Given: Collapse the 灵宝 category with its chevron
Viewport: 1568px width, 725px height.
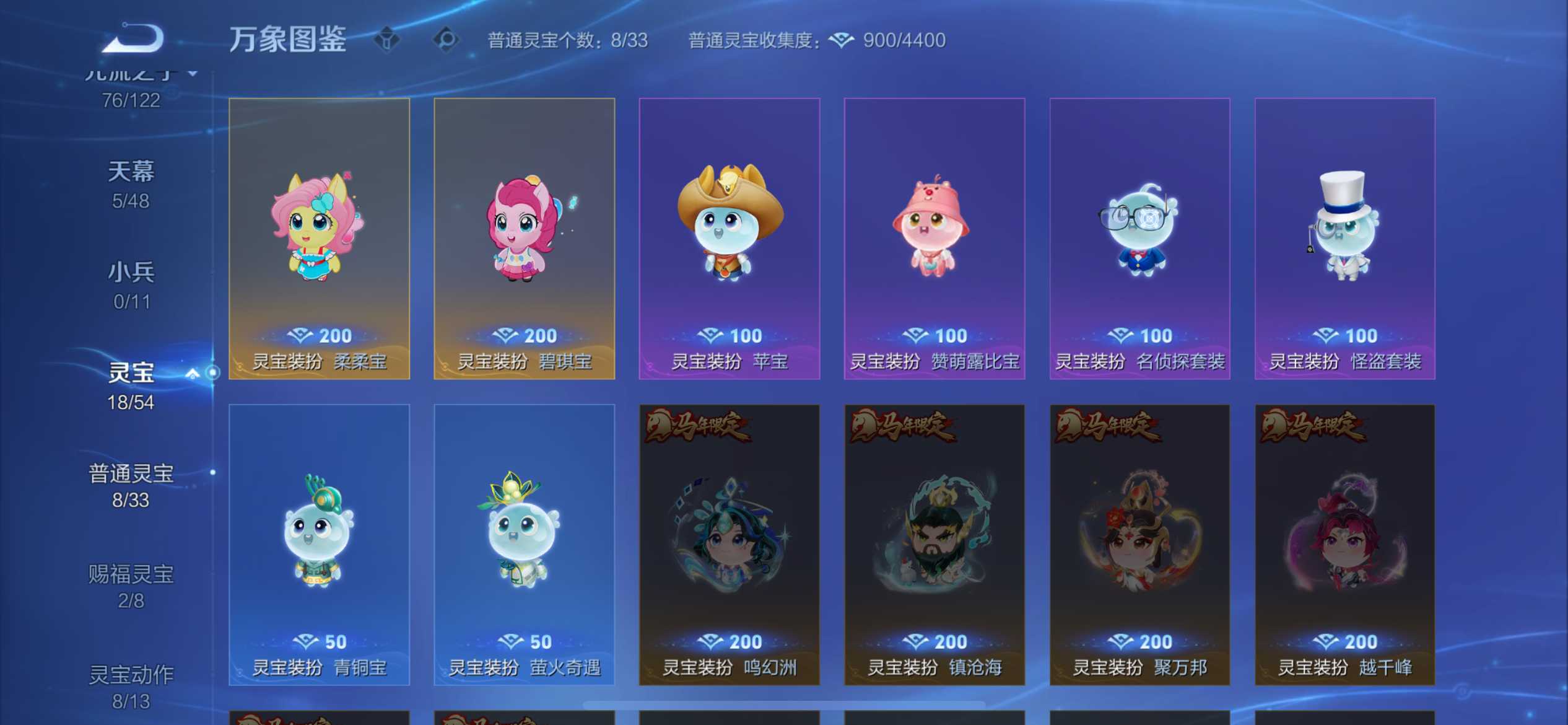Looking at the screenshot, I should tap(194, 373).
